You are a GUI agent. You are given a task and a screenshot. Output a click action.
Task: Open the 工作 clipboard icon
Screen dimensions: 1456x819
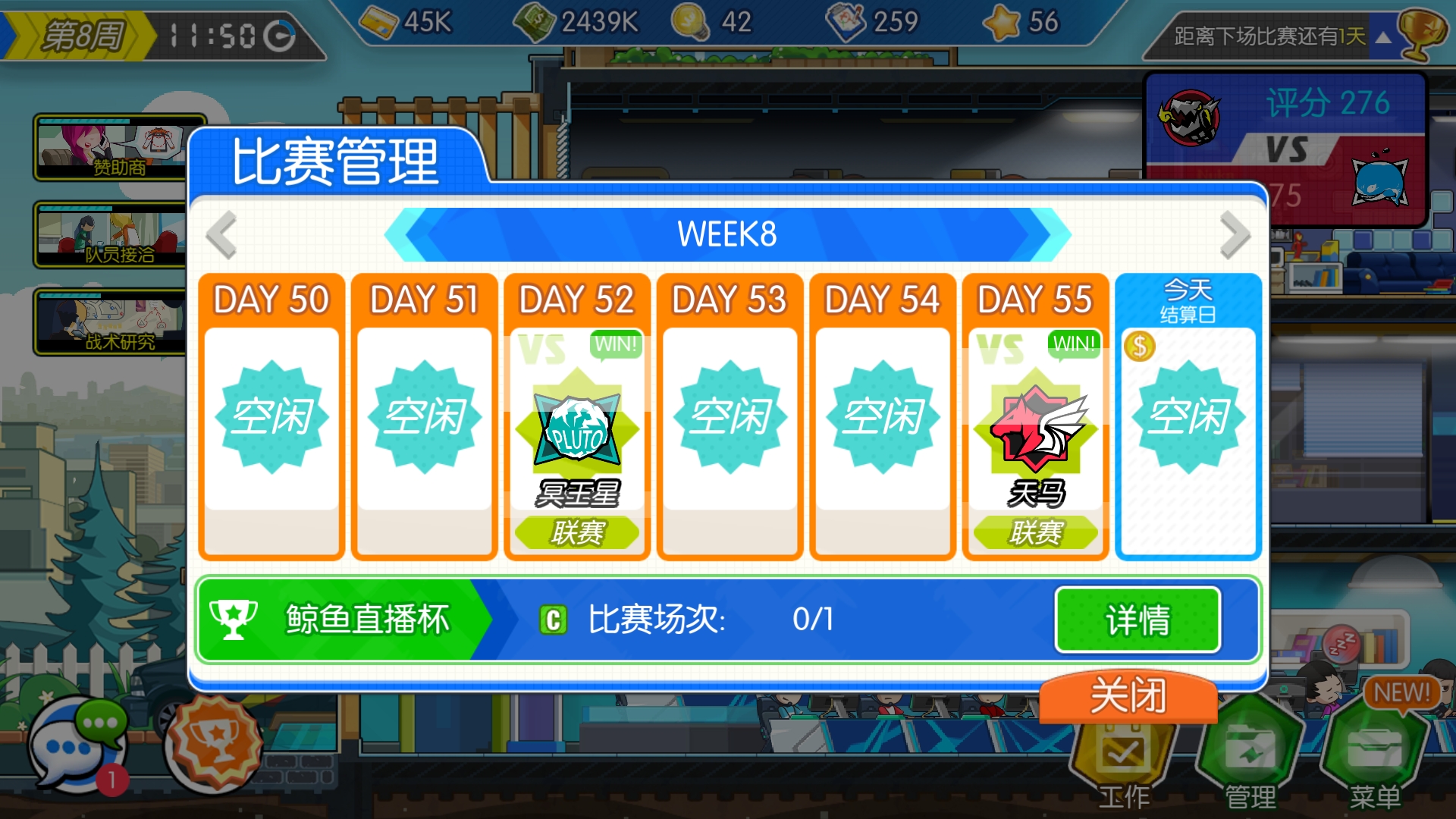pyautogui.click(x=1125, y=751)
